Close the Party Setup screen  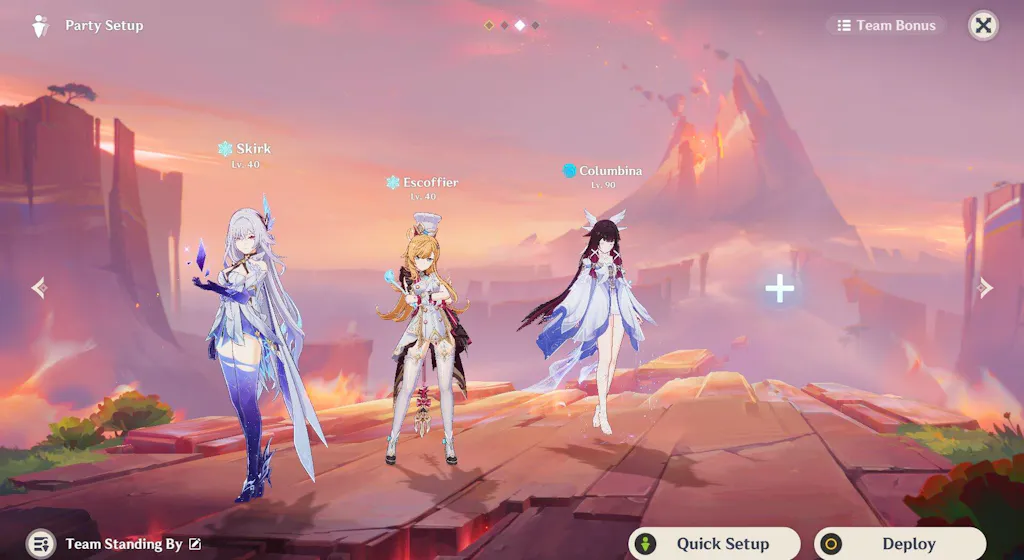click(x=983, y=26)
